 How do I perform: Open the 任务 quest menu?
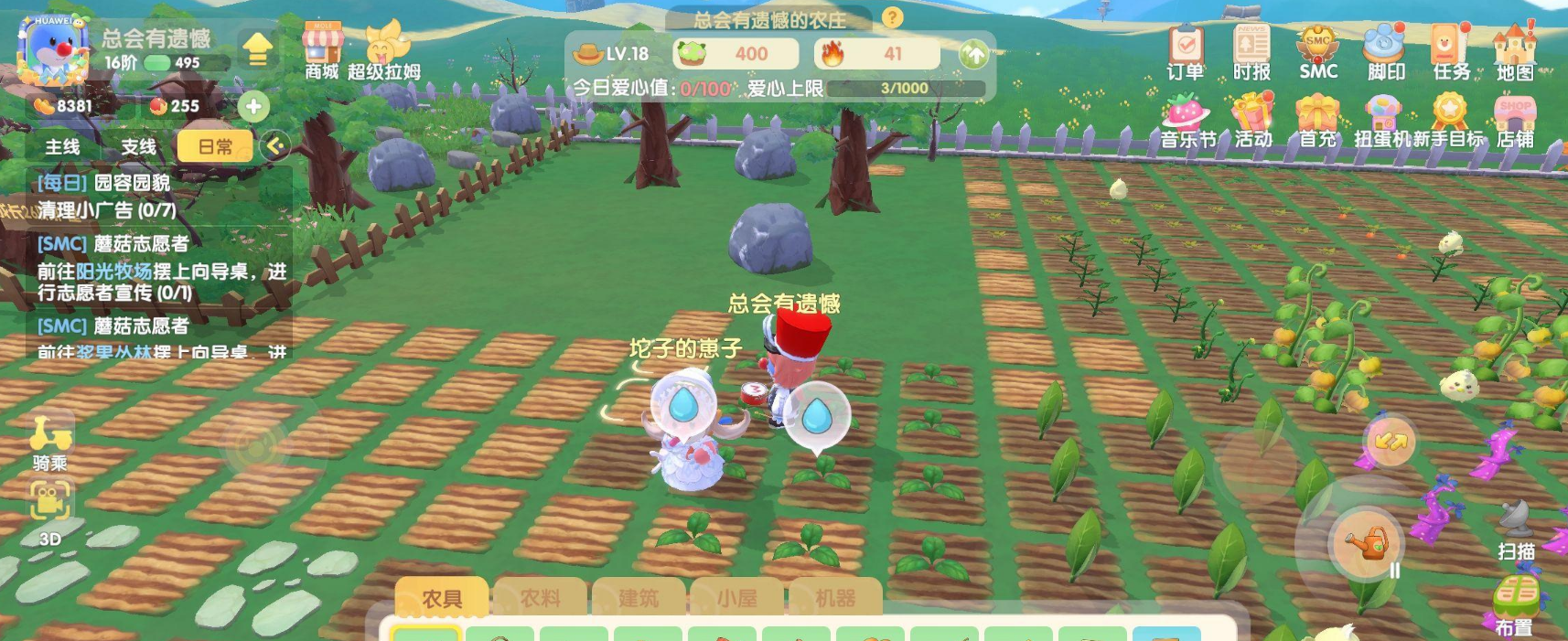point(1450,51)
